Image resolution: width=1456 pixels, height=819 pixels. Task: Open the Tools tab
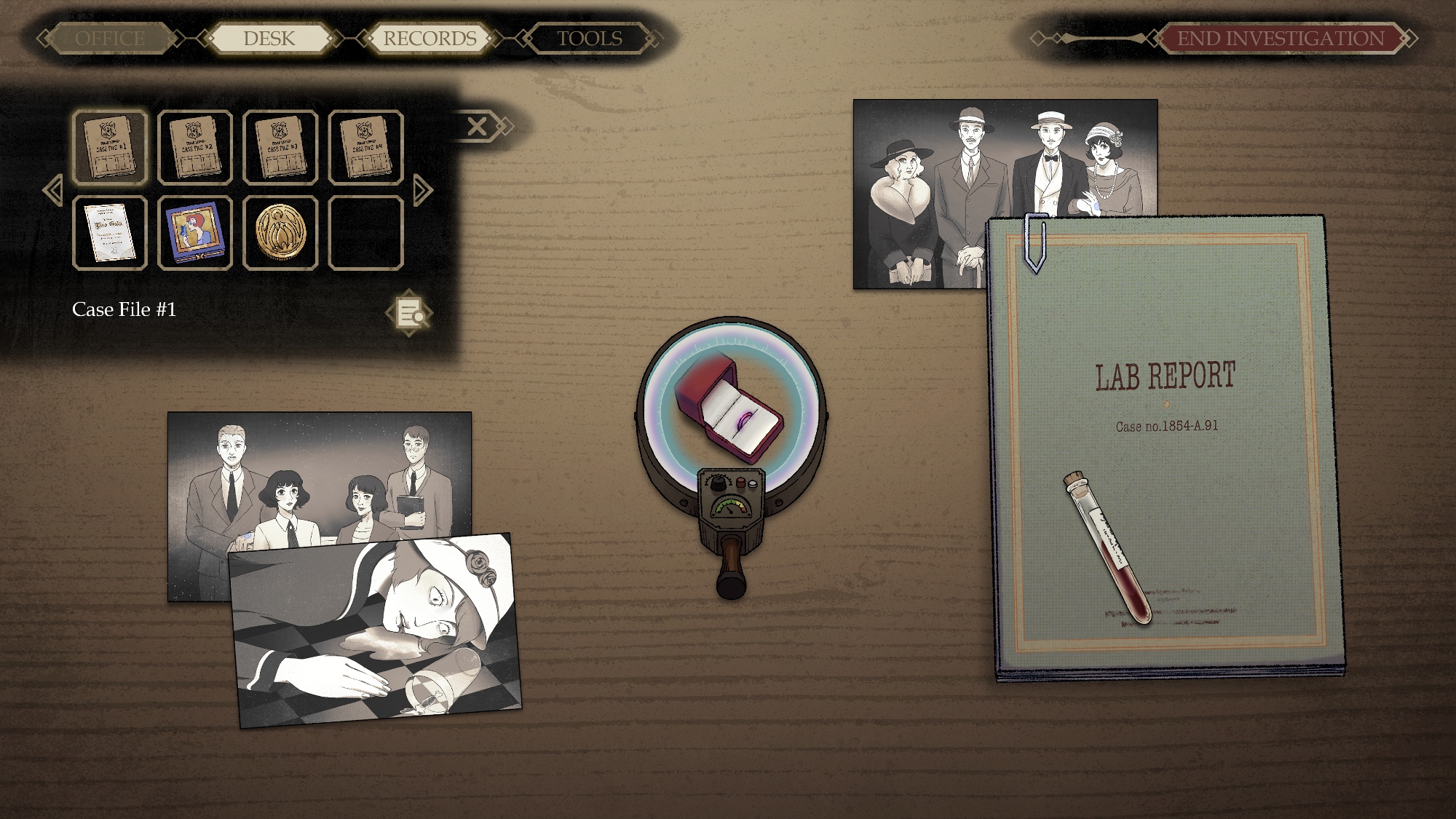click(589, 39)
